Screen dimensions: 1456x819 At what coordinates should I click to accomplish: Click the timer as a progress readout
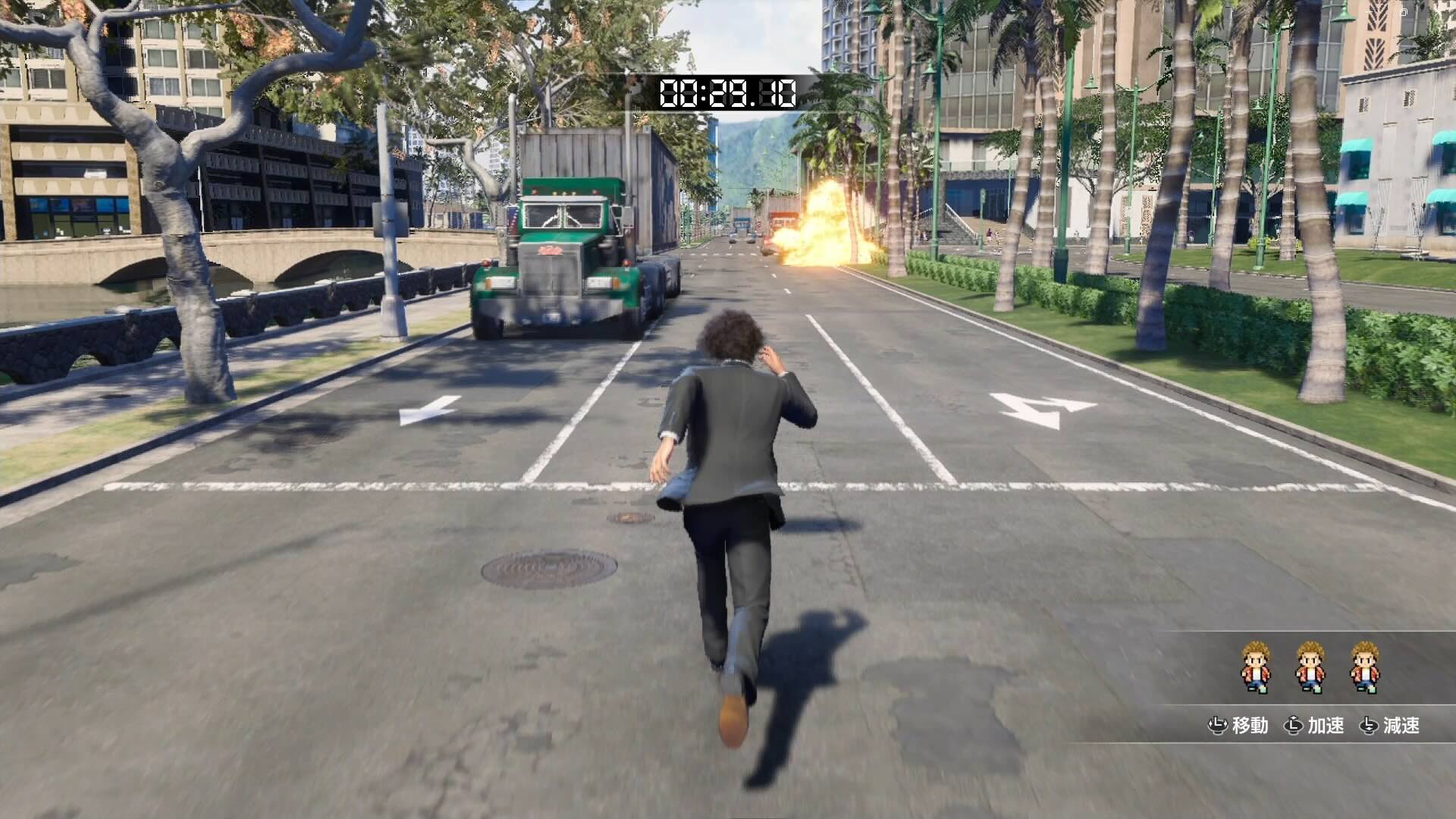coord(728,93)
